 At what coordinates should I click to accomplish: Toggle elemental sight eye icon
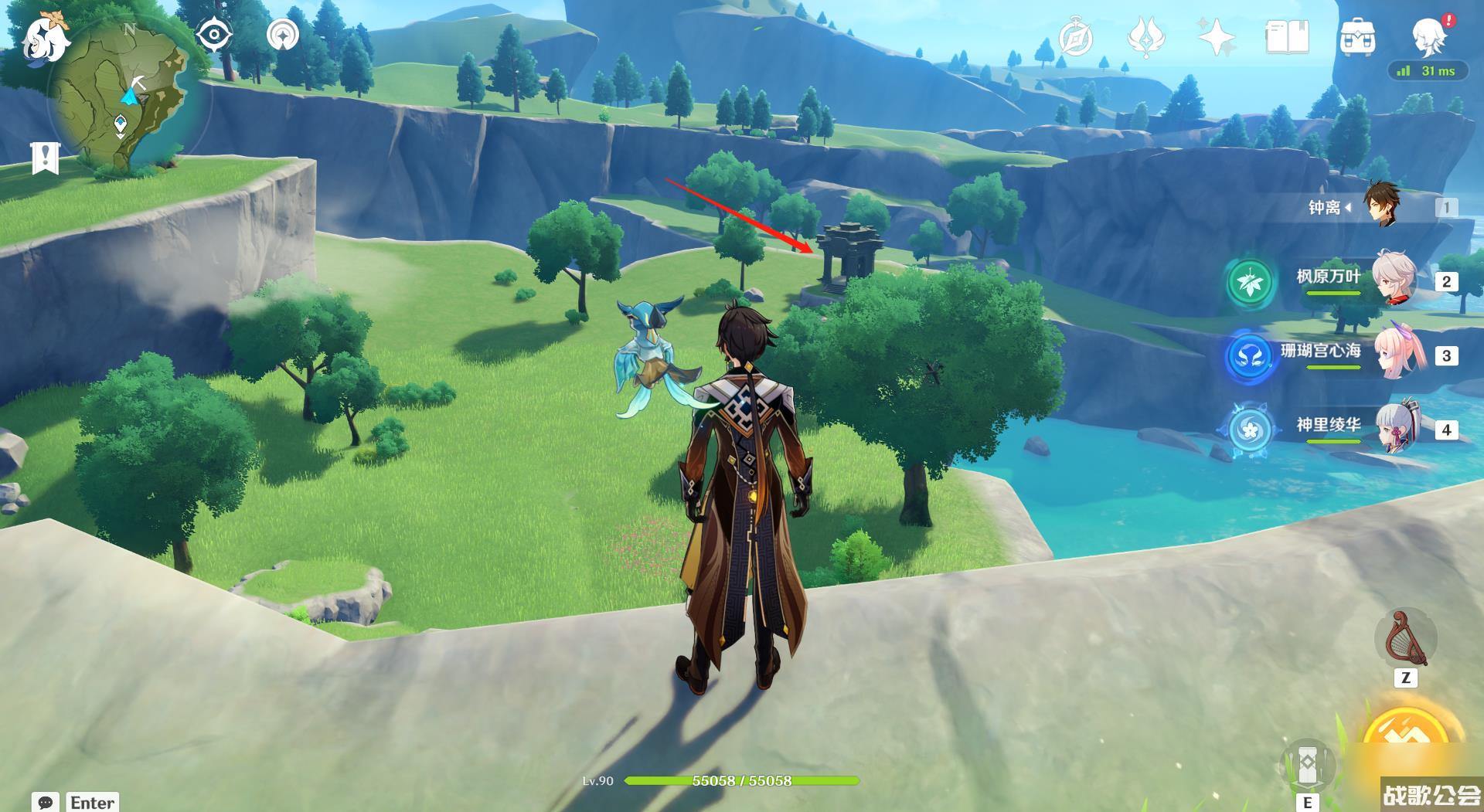click(214, 36)
